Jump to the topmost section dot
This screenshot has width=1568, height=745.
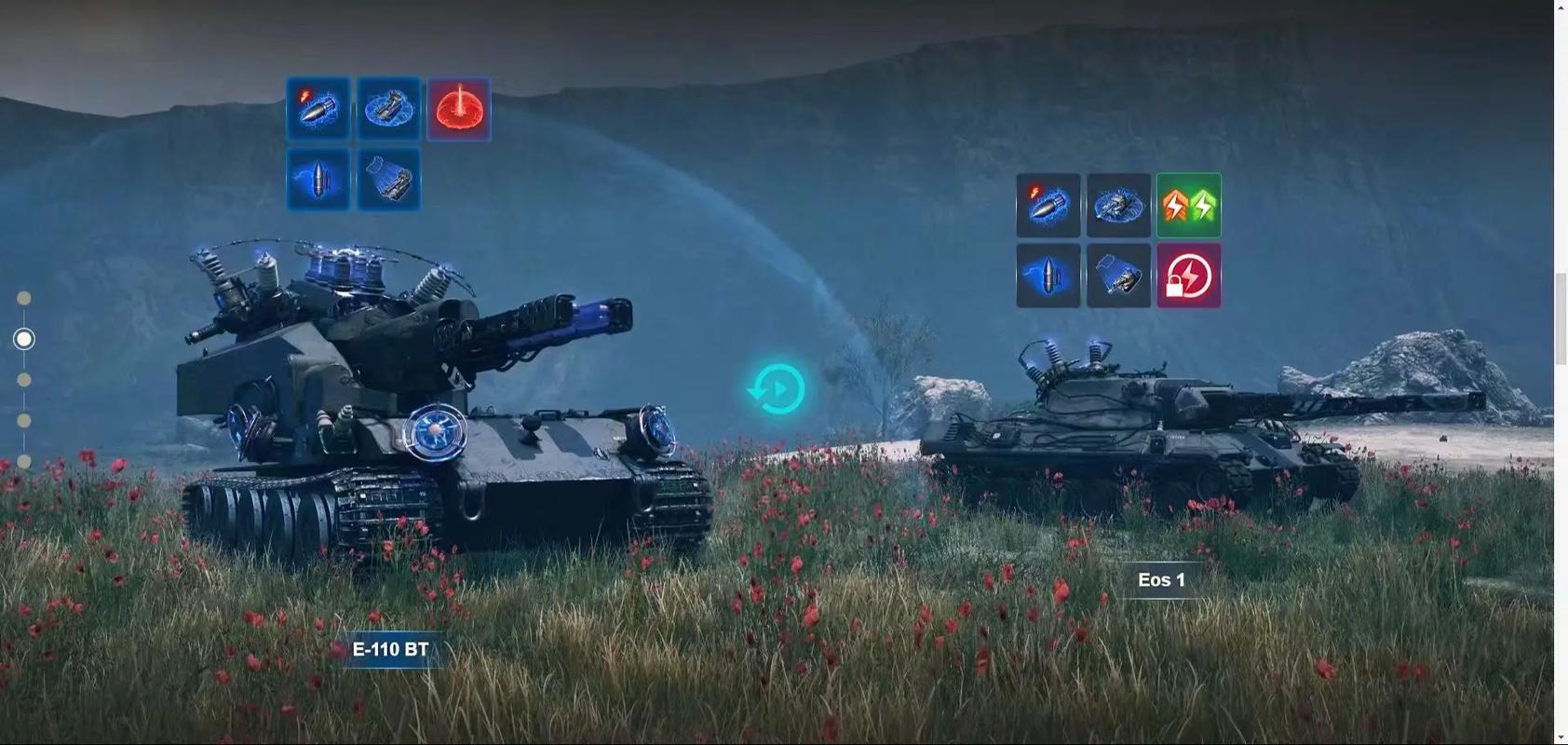24,298
